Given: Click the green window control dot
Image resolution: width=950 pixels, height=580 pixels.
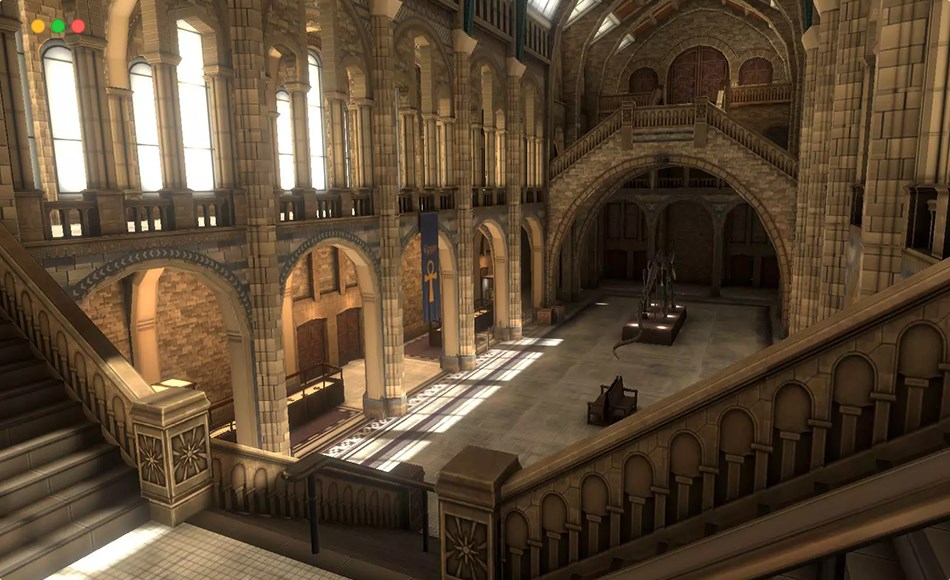Looking at the screenshot, I should [x=58, y=26].
